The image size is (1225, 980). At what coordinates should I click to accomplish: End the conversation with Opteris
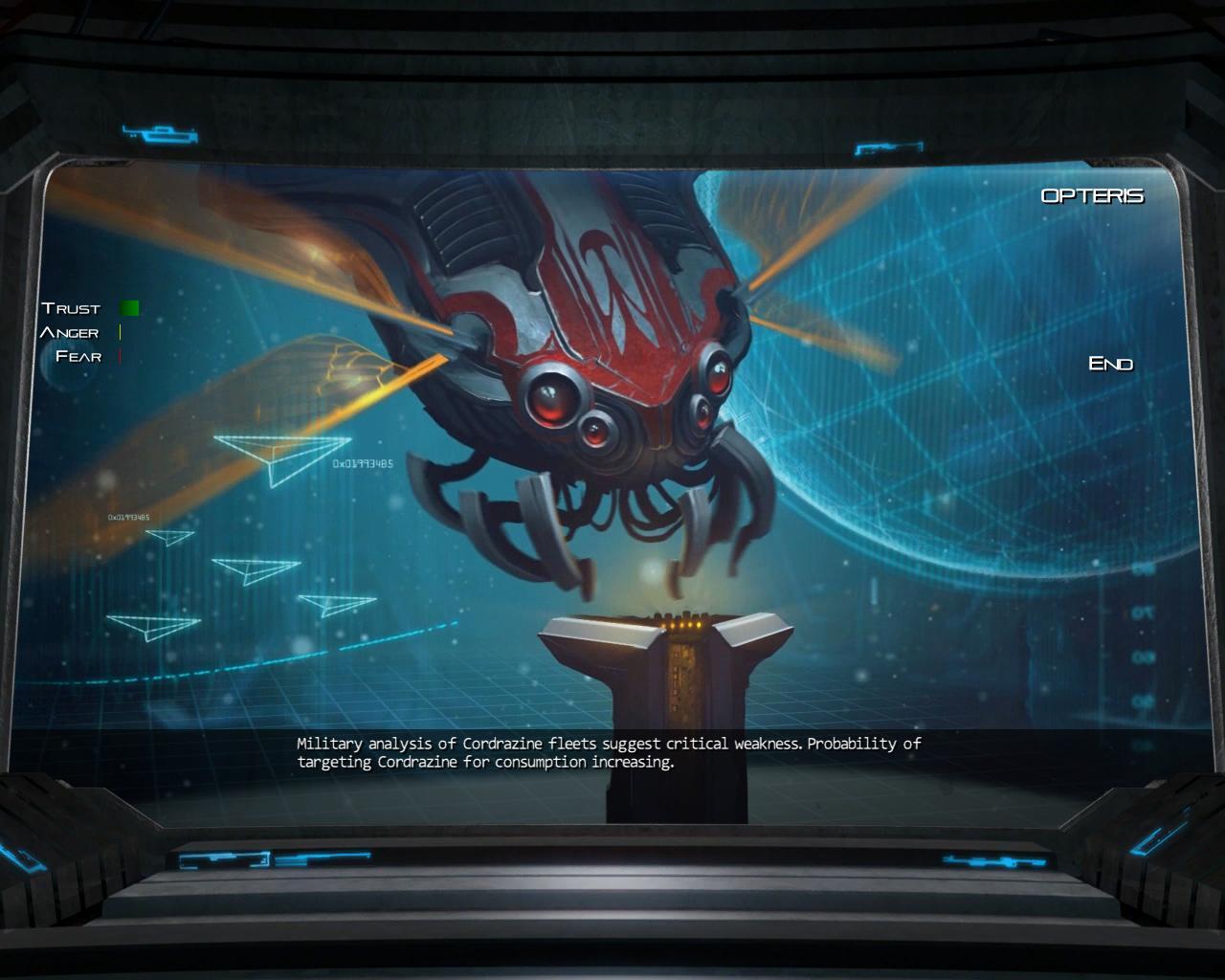1110,364
